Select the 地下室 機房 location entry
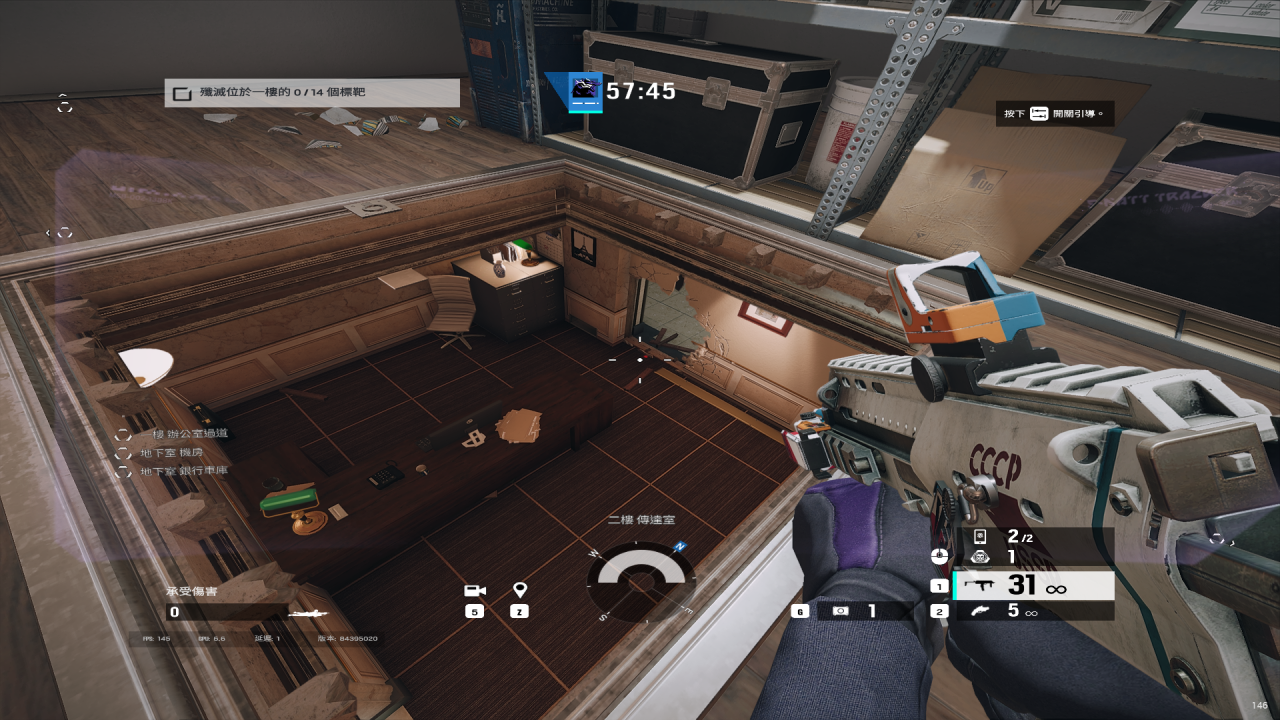Image resolution: width=1280 pixels, height=720 pixels. 172,452
